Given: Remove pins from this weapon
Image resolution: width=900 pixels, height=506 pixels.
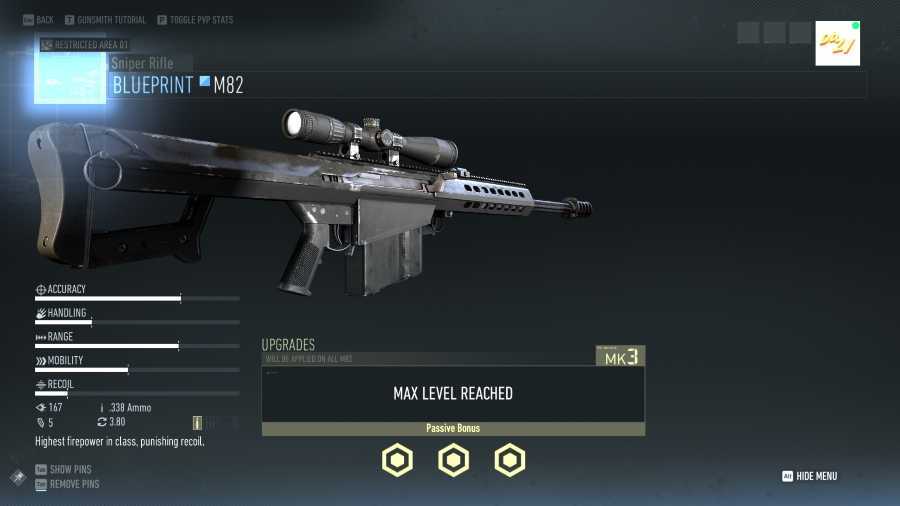Looking at the screenshot, I should (x=67, y=484).
